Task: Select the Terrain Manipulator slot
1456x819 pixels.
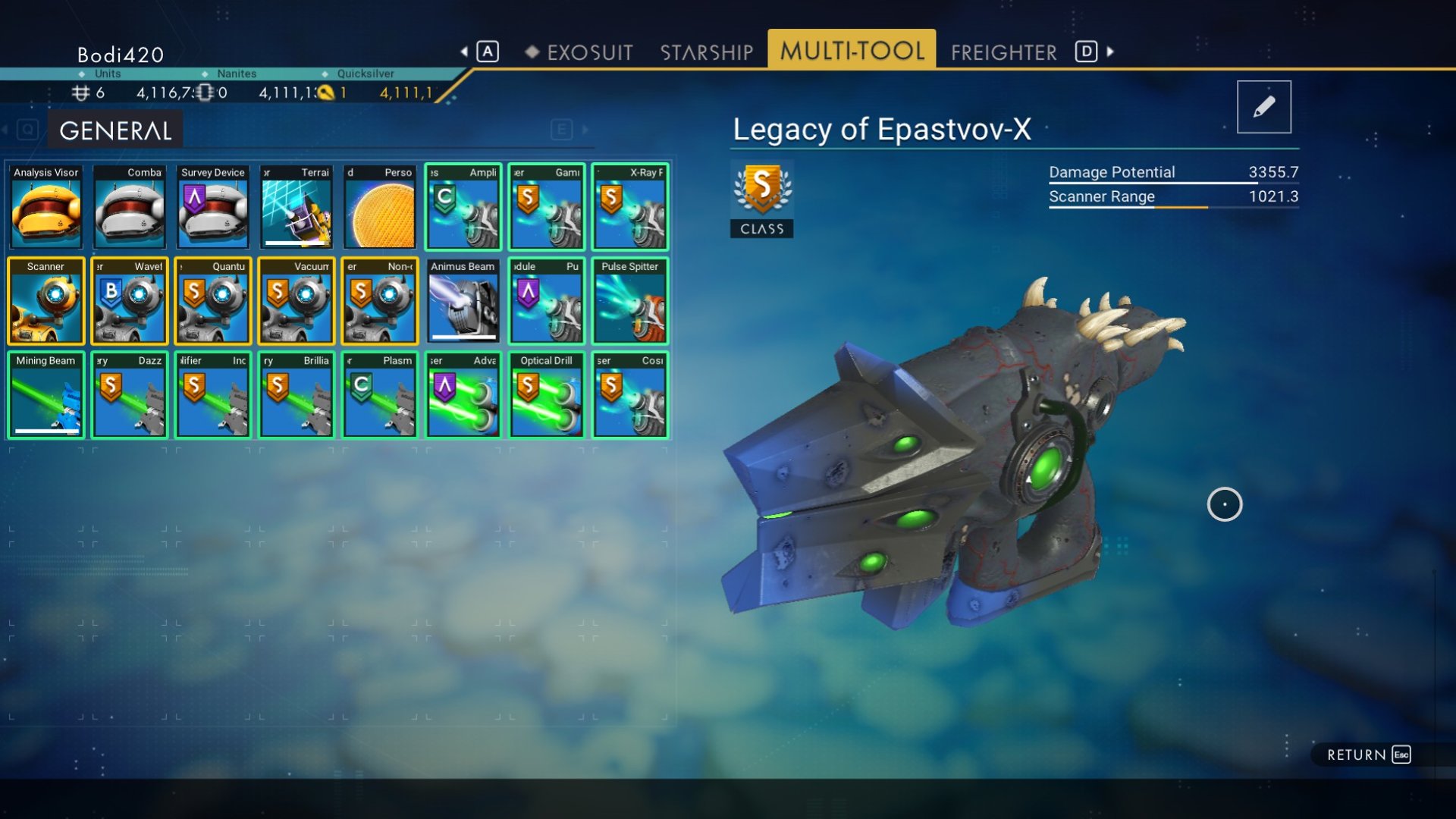Action: [x=297, y=207]
